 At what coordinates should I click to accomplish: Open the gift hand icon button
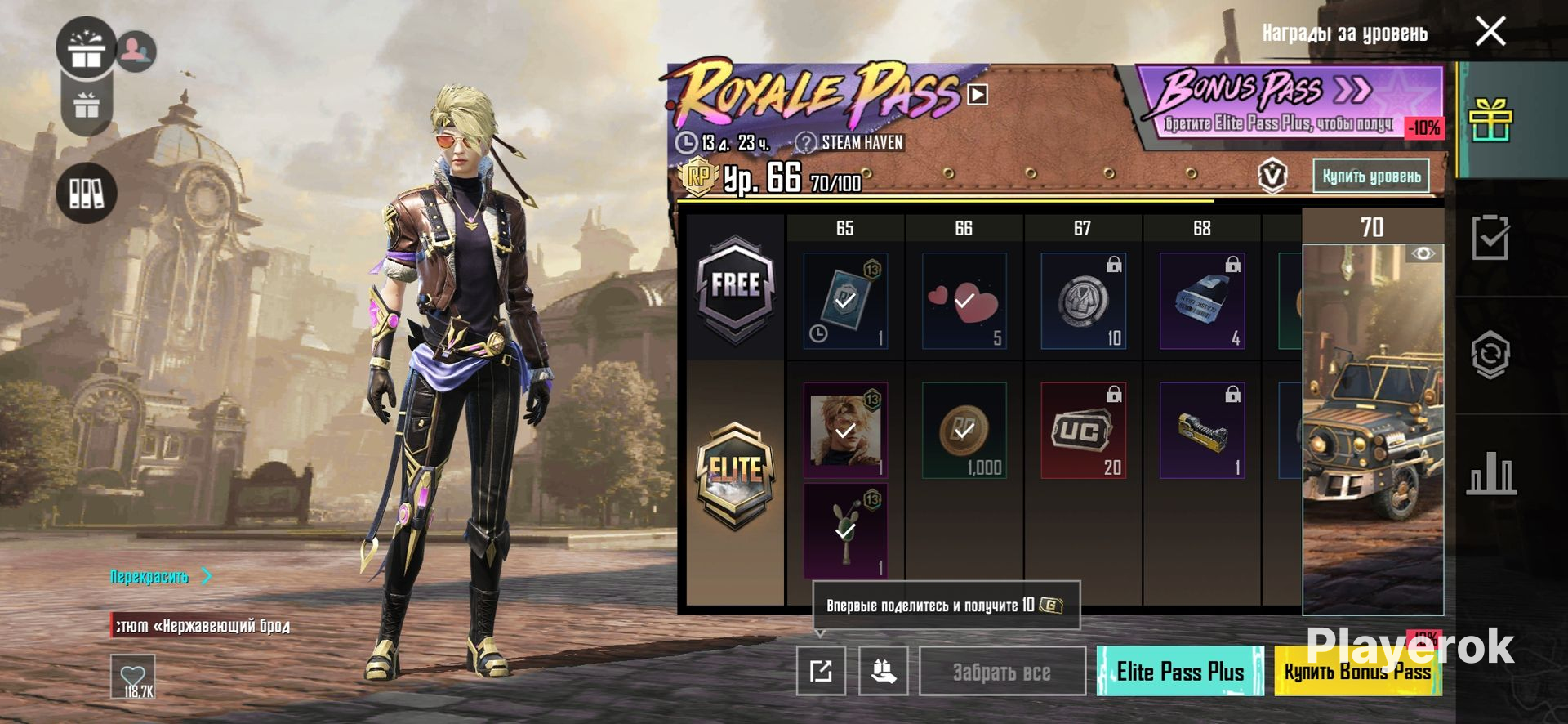(883, 672)
